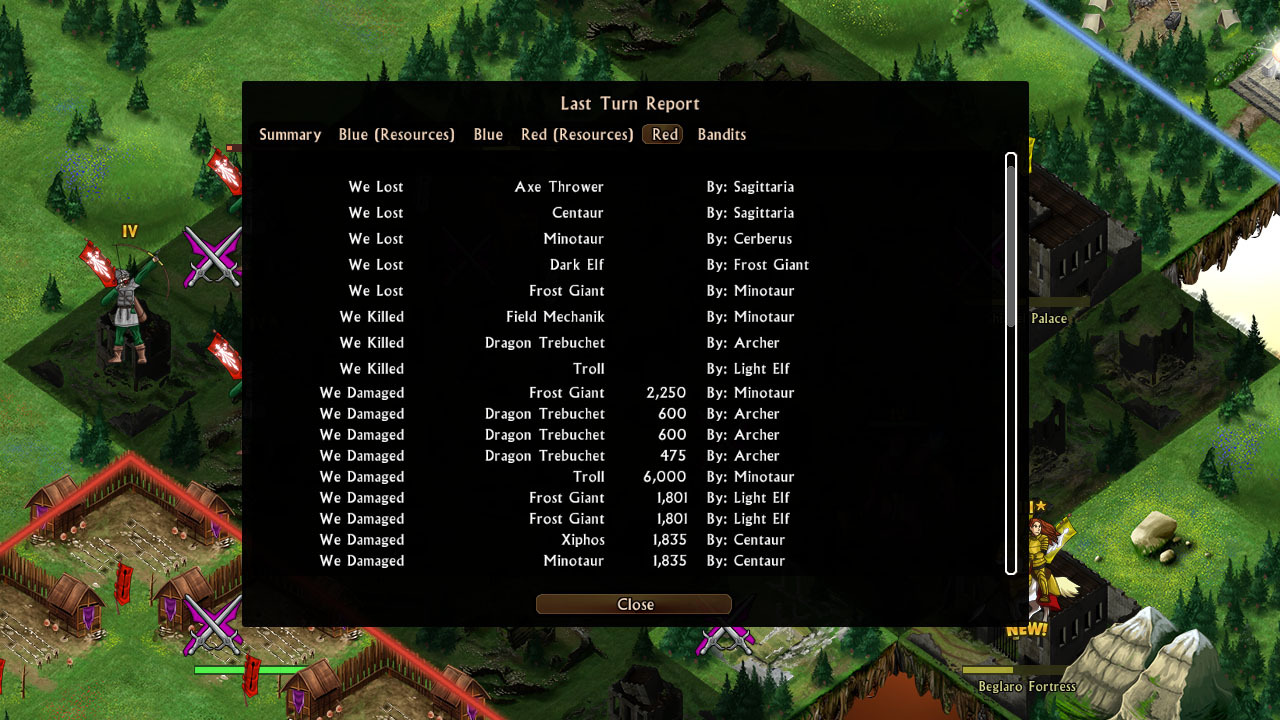1280x720 pixels.
Task: View the Bandits report tab
Action: point(721,134)
